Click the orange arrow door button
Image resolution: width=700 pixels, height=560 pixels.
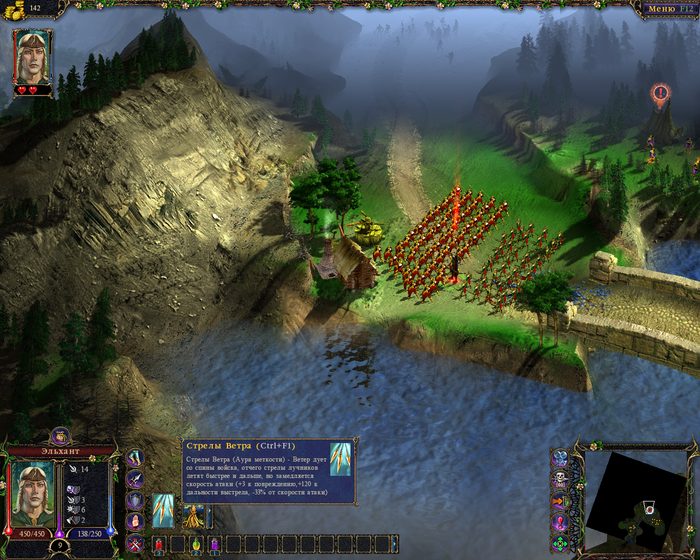click(x=560, y=501)
